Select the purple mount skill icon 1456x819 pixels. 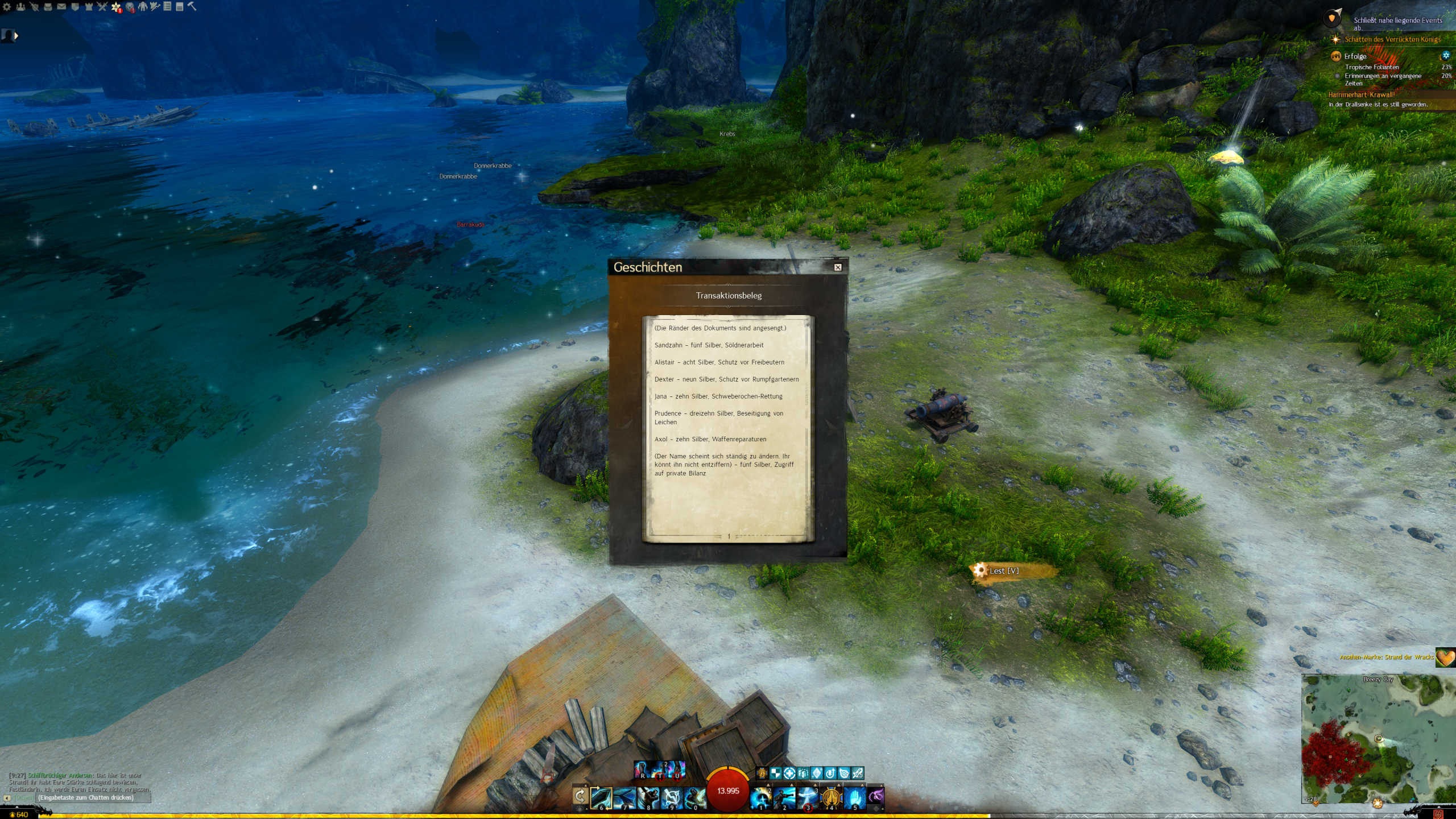click(876, 796)
